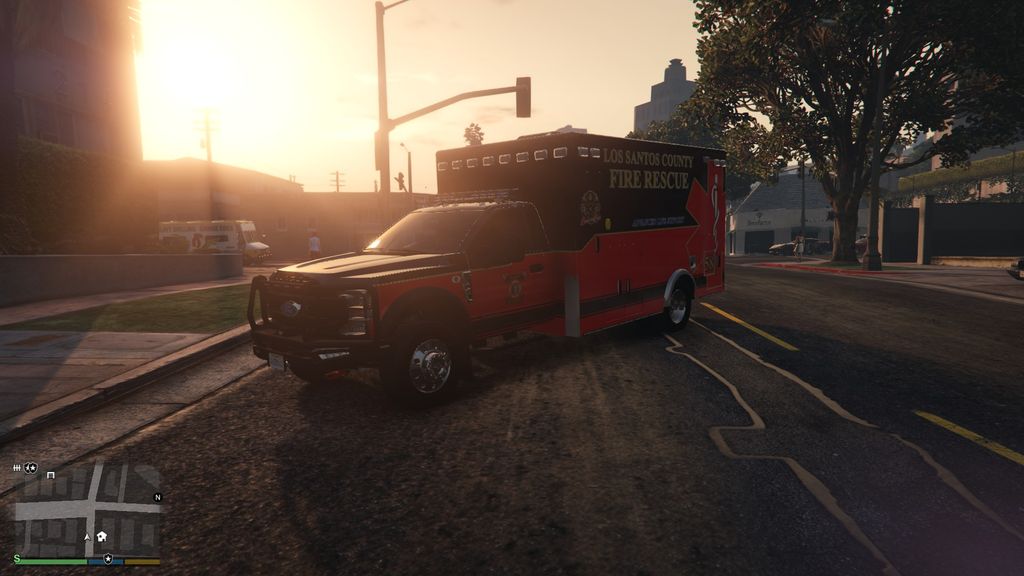Open the street minimap
This screenshot has width=1024, height=576.
87,510
